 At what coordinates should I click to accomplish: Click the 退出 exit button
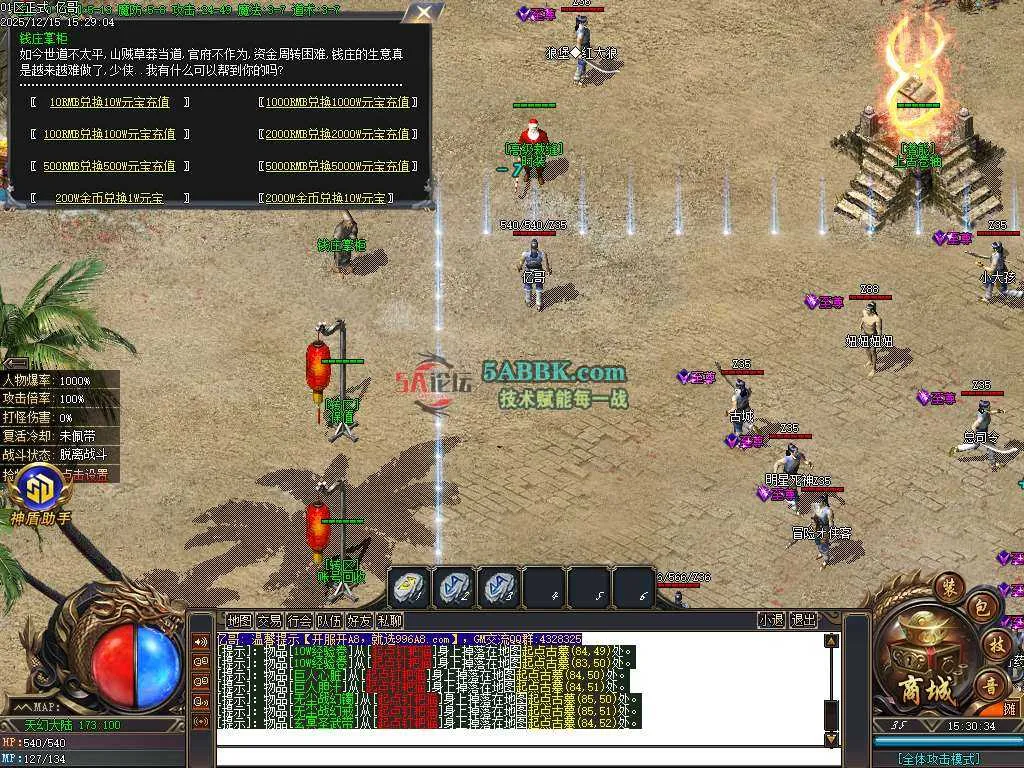click(x=803, y=620)
